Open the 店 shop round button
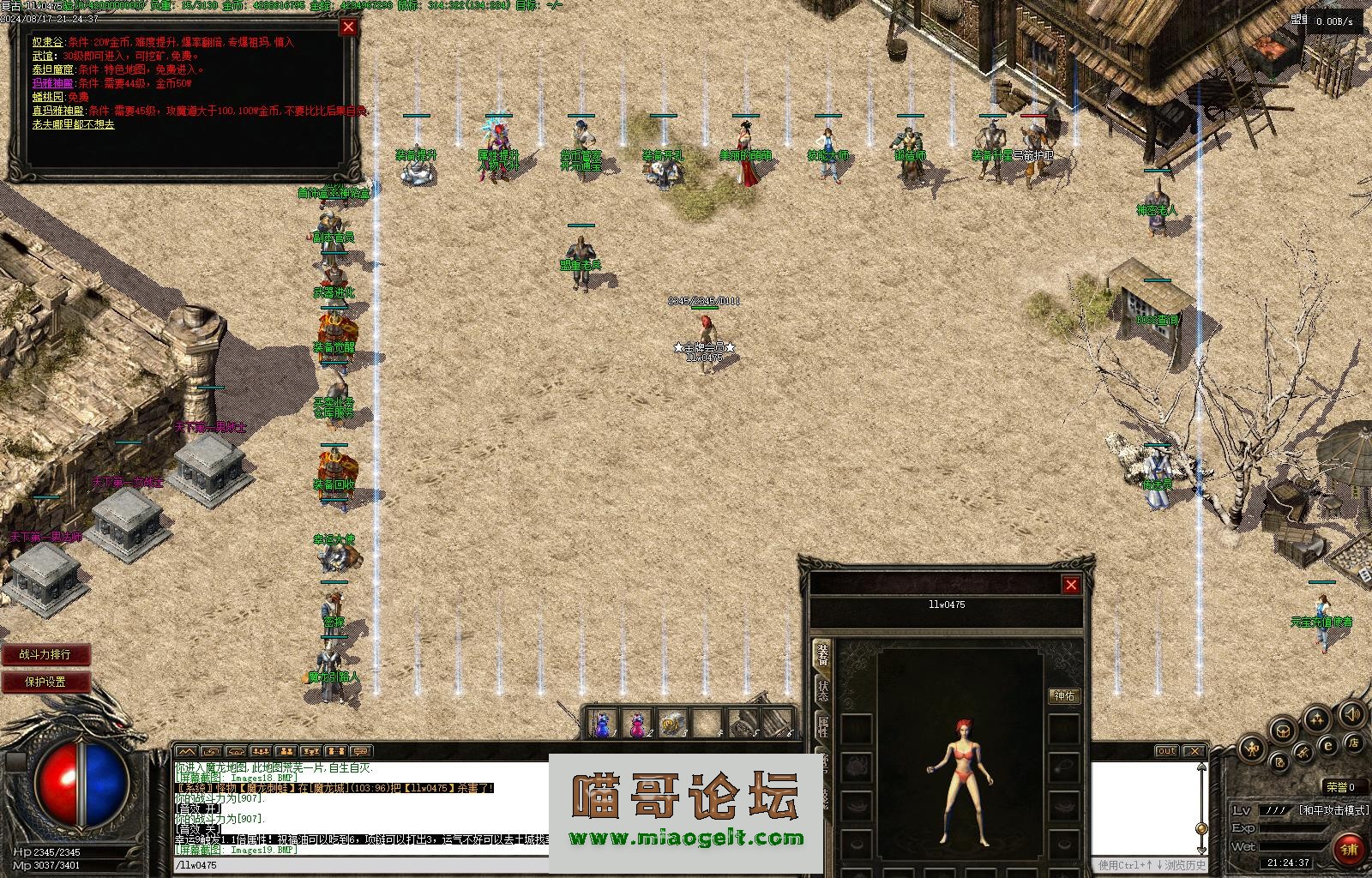This screenshot has width=1372, height=878. tap(1353, 742)
